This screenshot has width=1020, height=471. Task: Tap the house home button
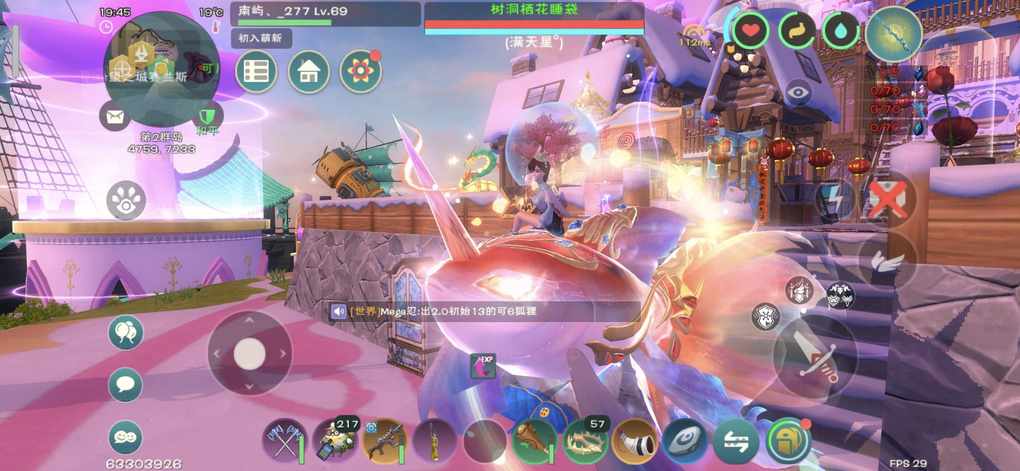pos(309,72)
